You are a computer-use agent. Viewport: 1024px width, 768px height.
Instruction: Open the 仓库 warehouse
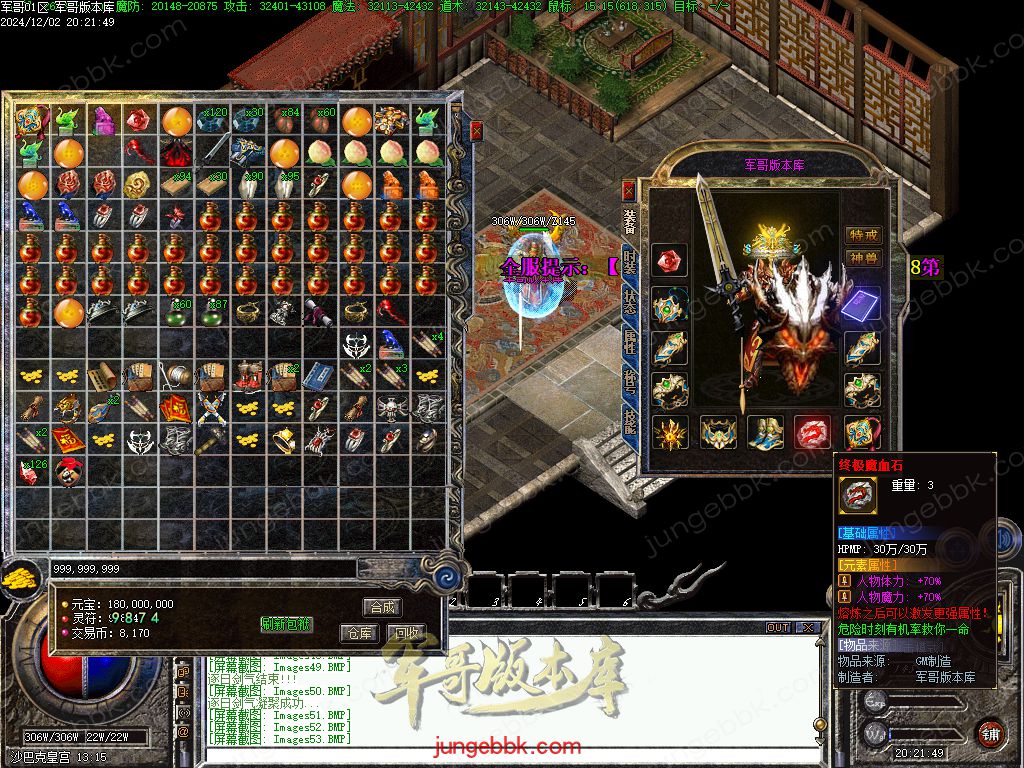click(x=359, y=633)
